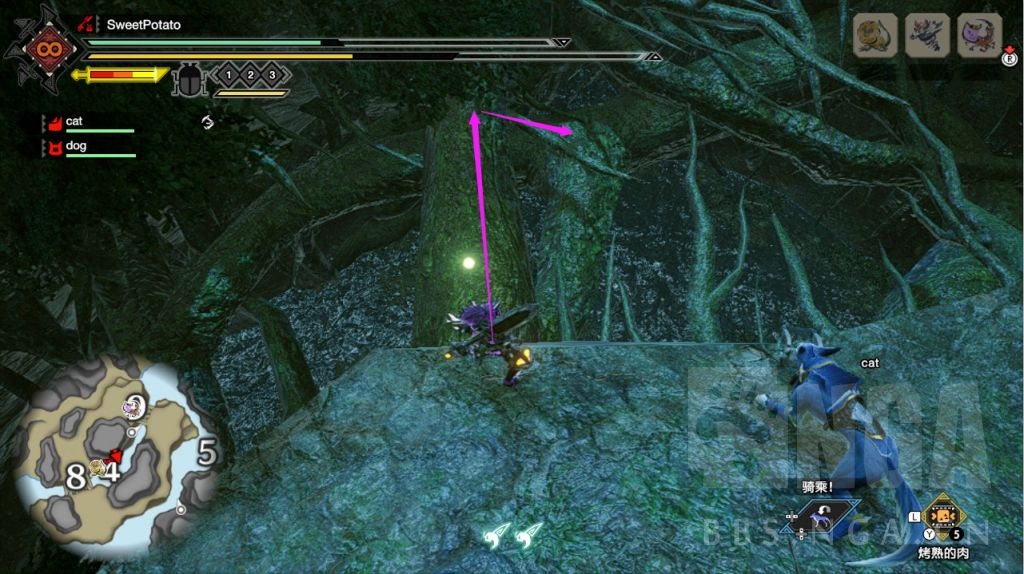Use the well-done steak item slot

942,518
